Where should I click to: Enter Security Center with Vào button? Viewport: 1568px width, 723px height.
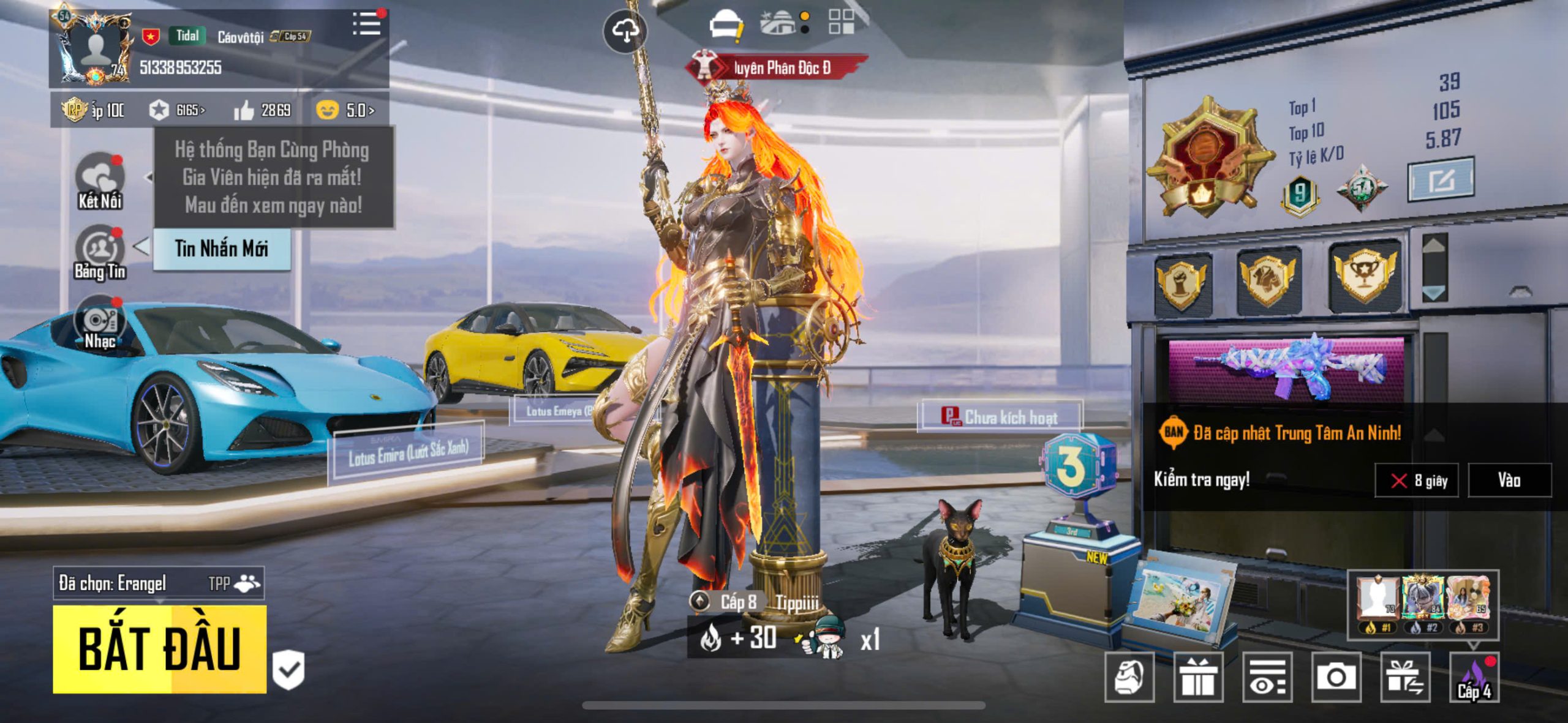tap(1509, 481)
